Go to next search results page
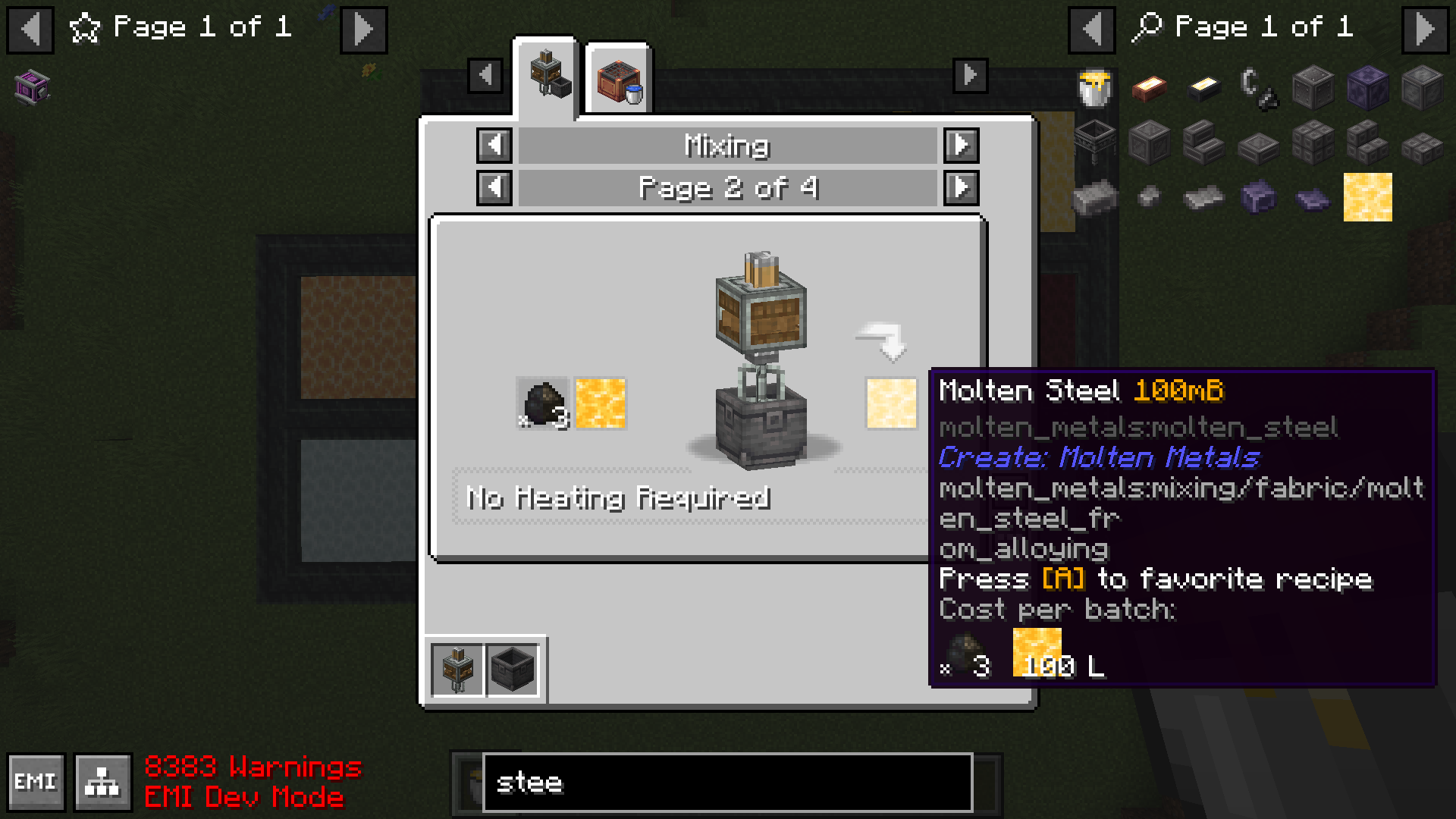This screenshot has height=819, width=1456. tap(1425, 30)
